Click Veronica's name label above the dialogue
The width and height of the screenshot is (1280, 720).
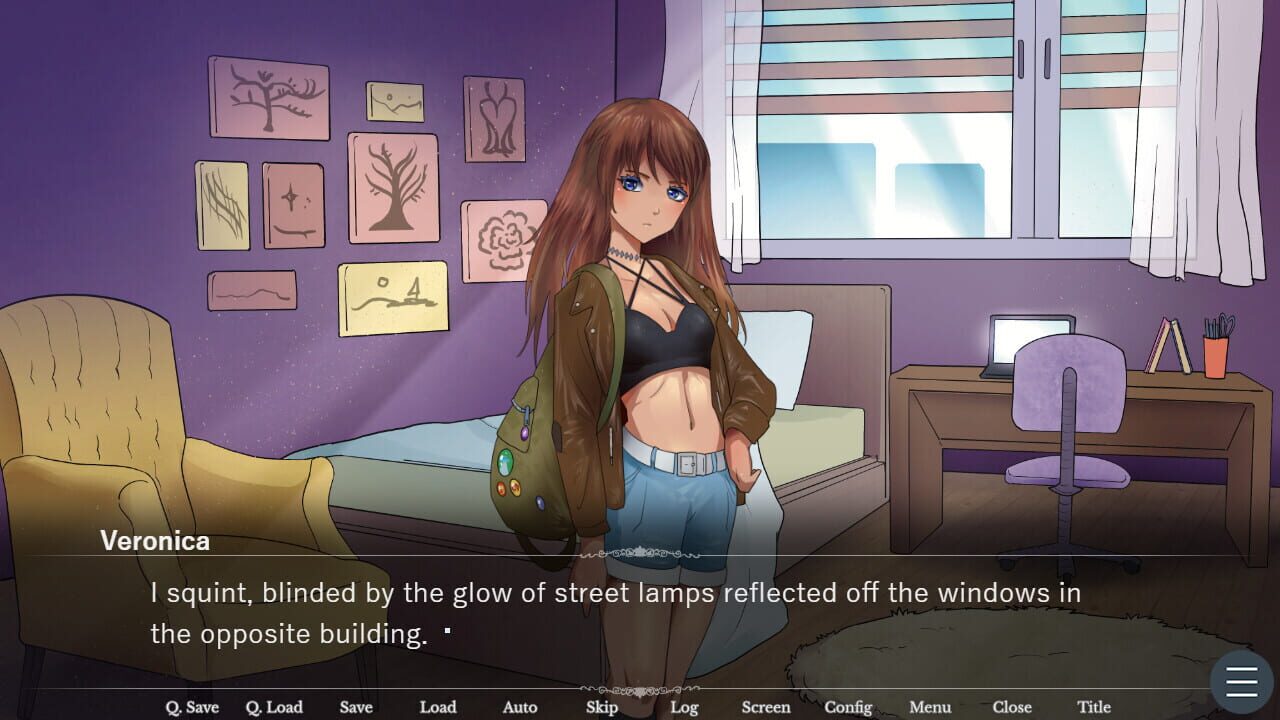click(154, 541)
